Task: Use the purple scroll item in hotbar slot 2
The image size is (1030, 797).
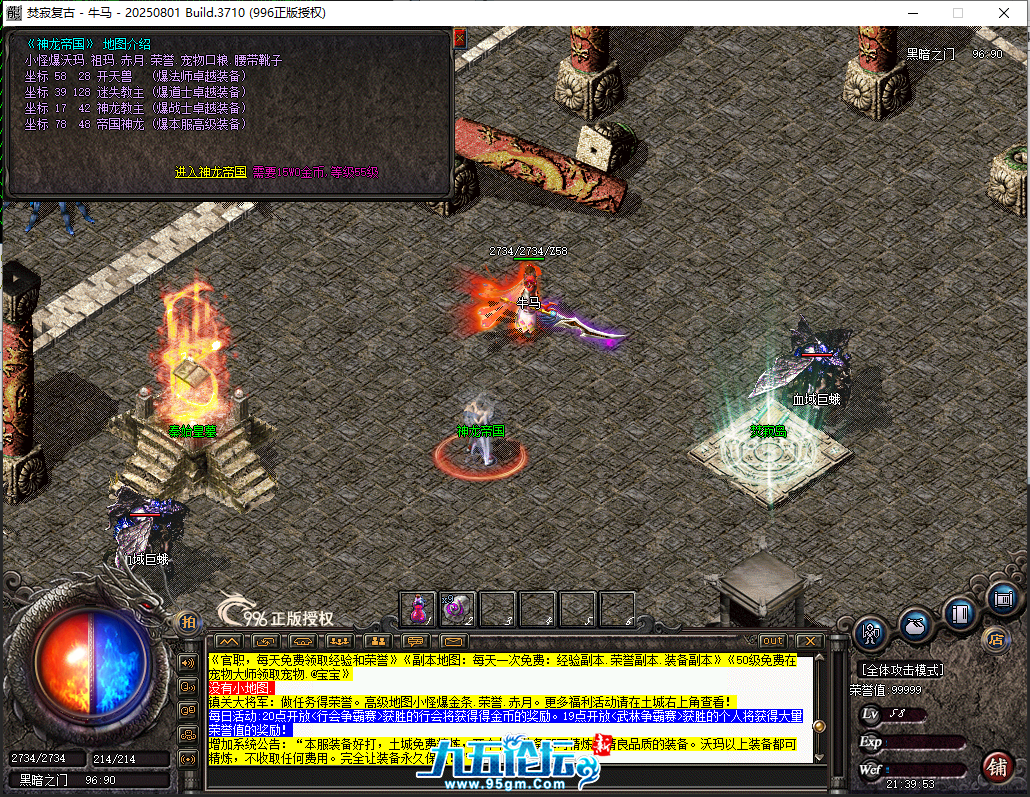Action: click(457, 607)
